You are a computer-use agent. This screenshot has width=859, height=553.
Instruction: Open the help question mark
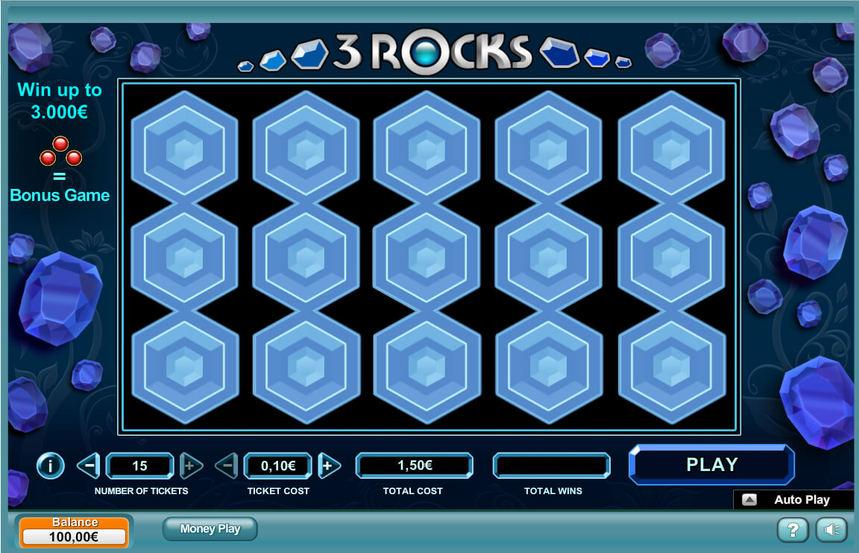(792, 530)
